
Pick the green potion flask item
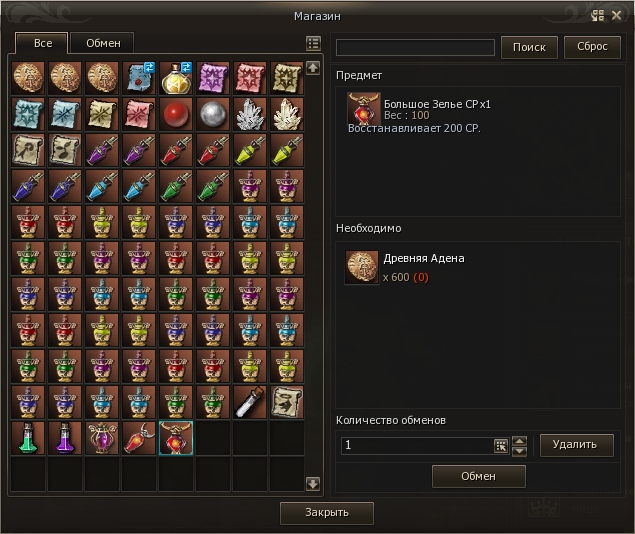tap(28, 438)
